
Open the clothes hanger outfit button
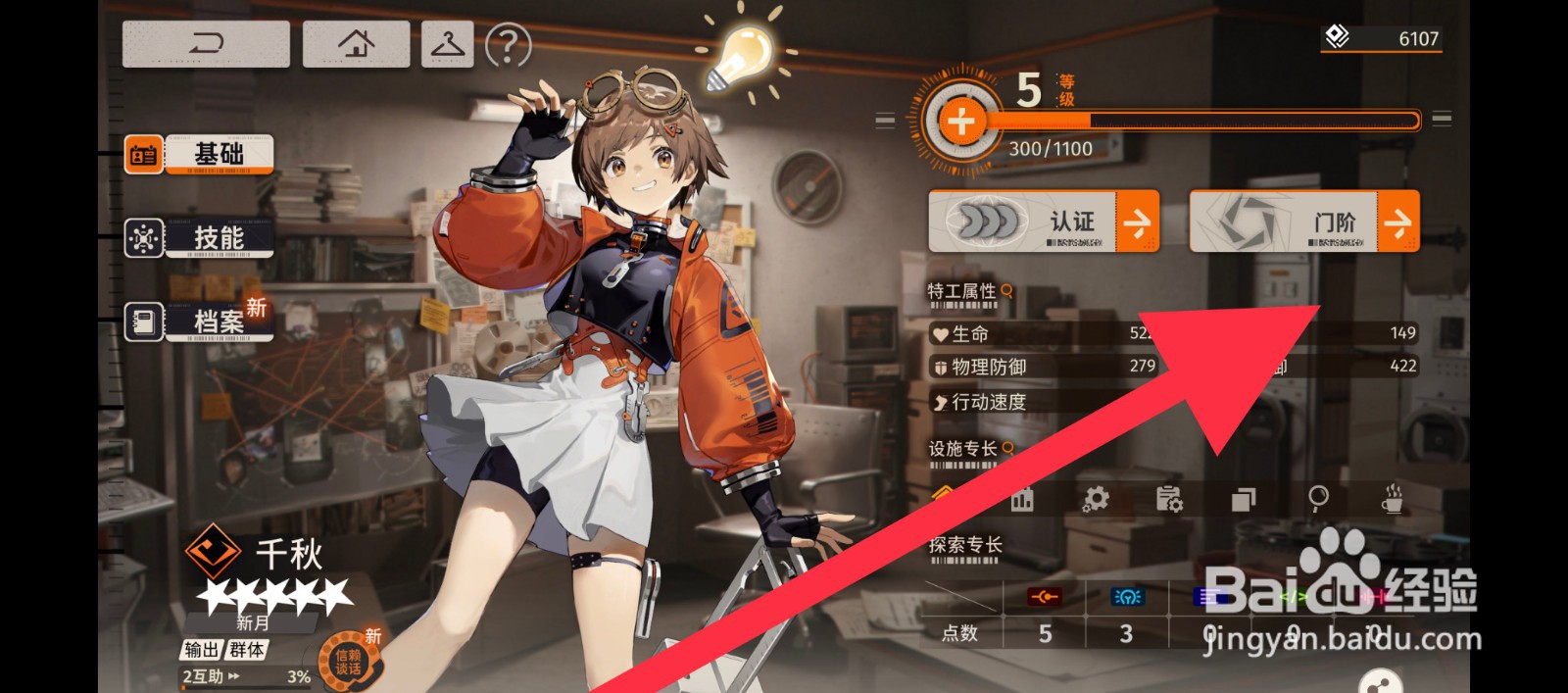point(448,44)
